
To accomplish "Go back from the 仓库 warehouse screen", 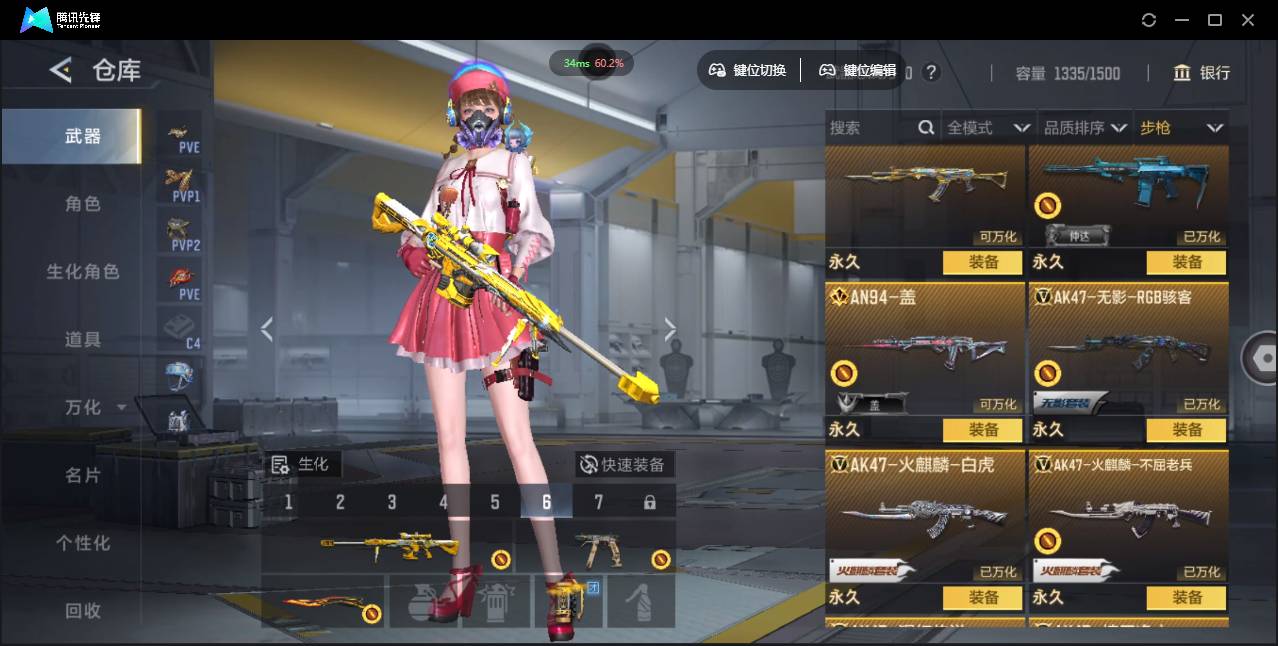I will point(61,70).
